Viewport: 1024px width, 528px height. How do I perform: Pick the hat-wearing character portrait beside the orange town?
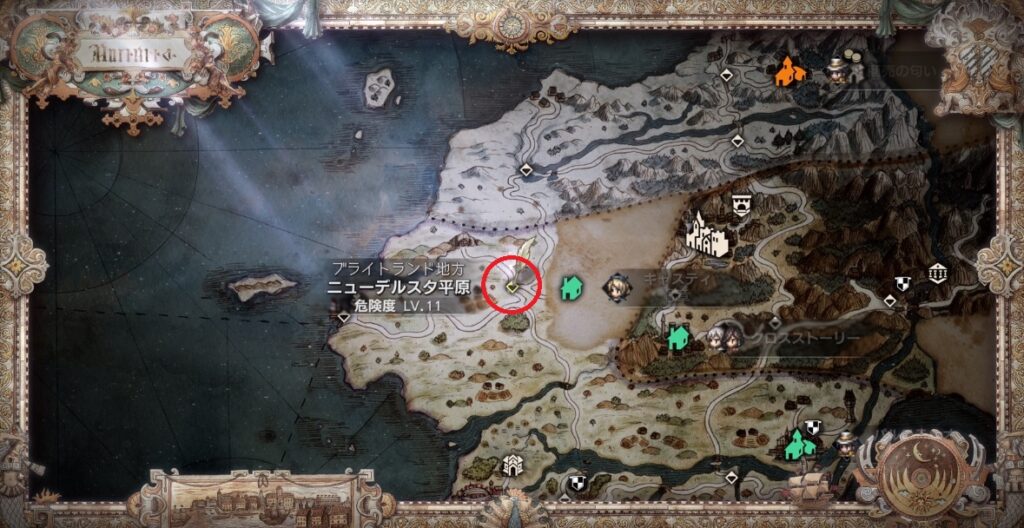click(835, 69)
